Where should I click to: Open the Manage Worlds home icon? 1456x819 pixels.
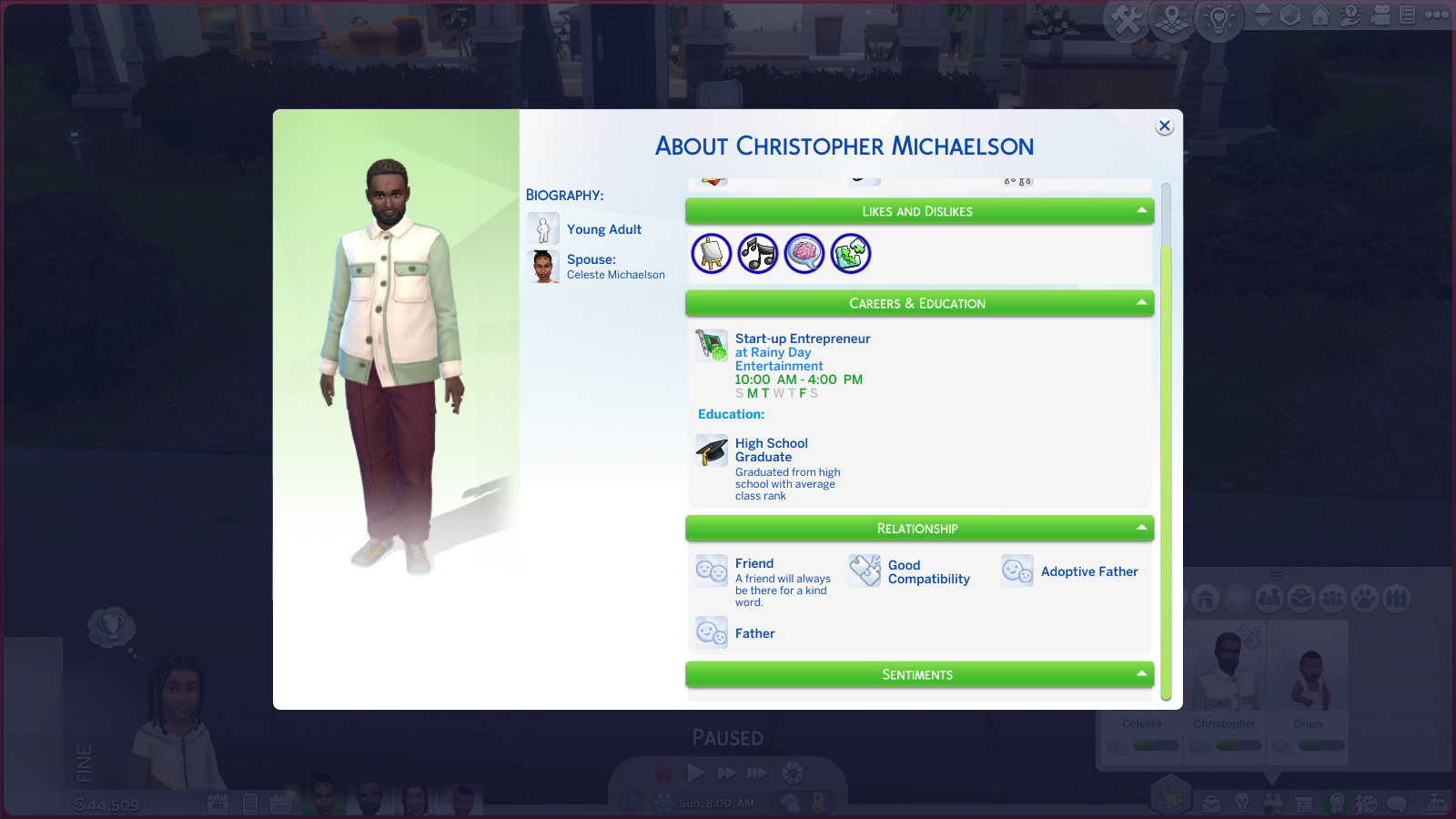tap(1320, 15)
